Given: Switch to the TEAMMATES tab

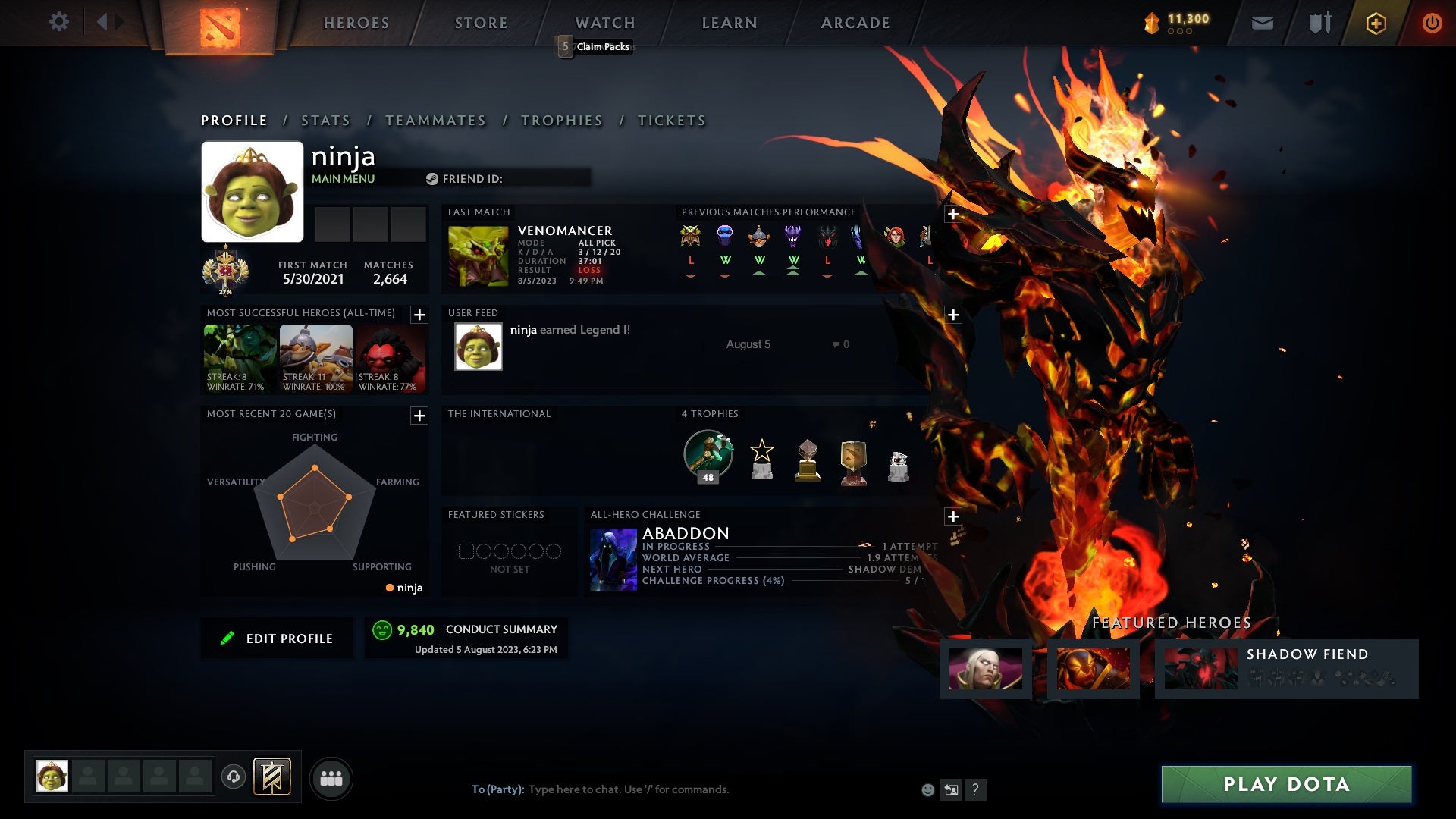Looking at the screenshot, I should click(436, 120).
